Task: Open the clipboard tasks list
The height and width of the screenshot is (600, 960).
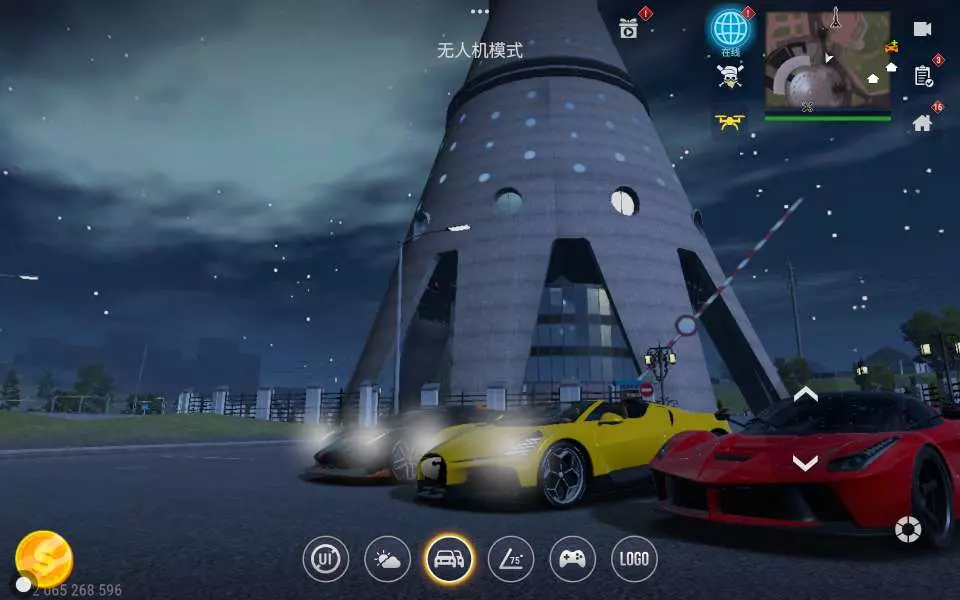Action: 923,75
